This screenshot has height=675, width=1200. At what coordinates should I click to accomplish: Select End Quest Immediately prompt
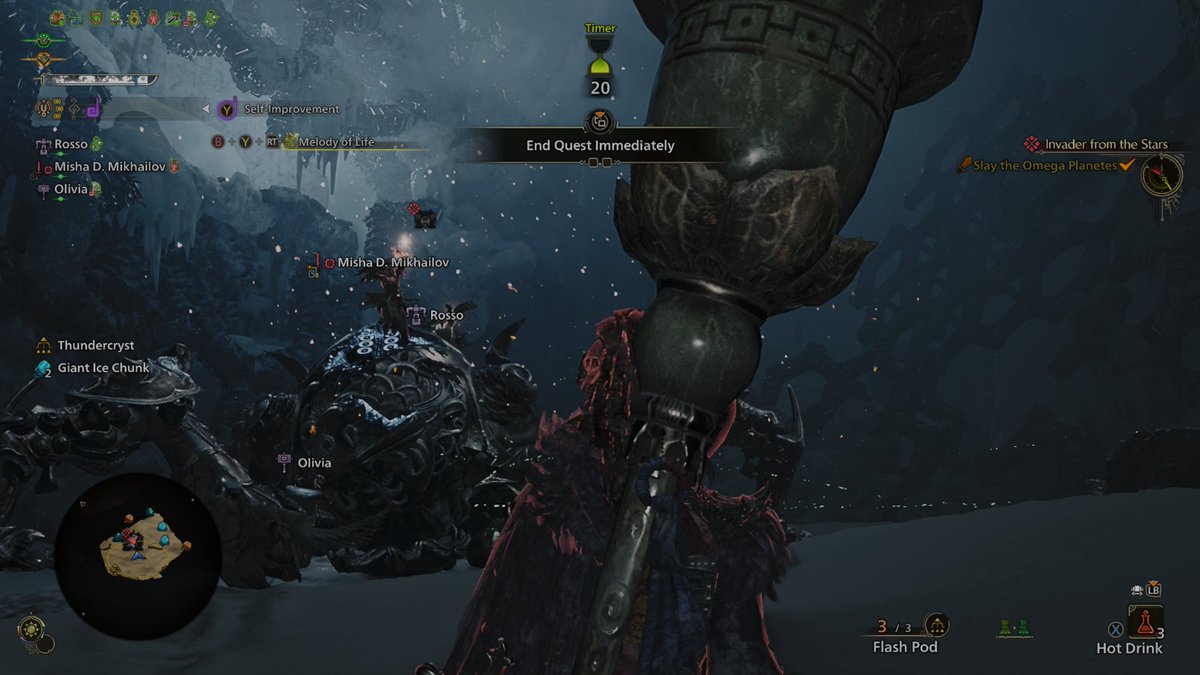click(600, 145)
